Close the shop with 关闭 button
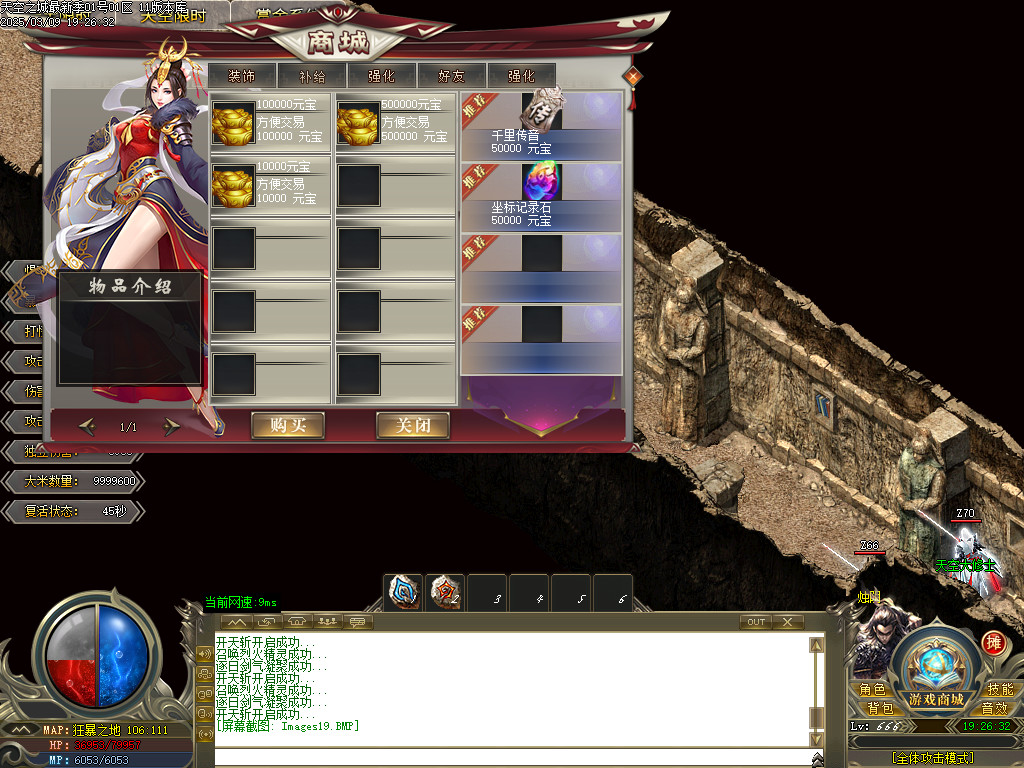Image resolution: width=1024 pixels, height=768 pixels. coord(412,425)
